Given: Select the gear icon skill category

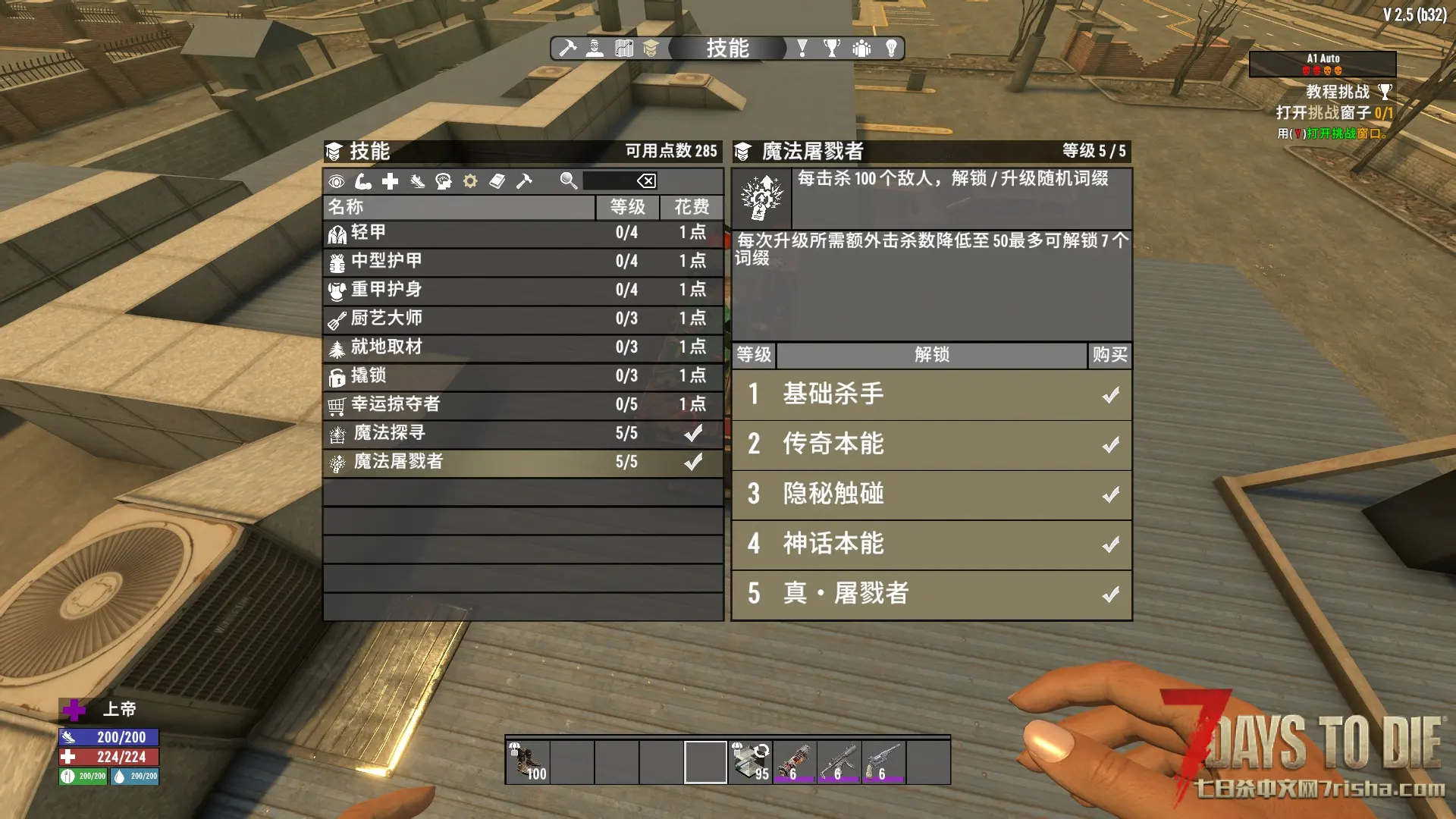Looking at the screenshot, I should [x=470, y=181].
